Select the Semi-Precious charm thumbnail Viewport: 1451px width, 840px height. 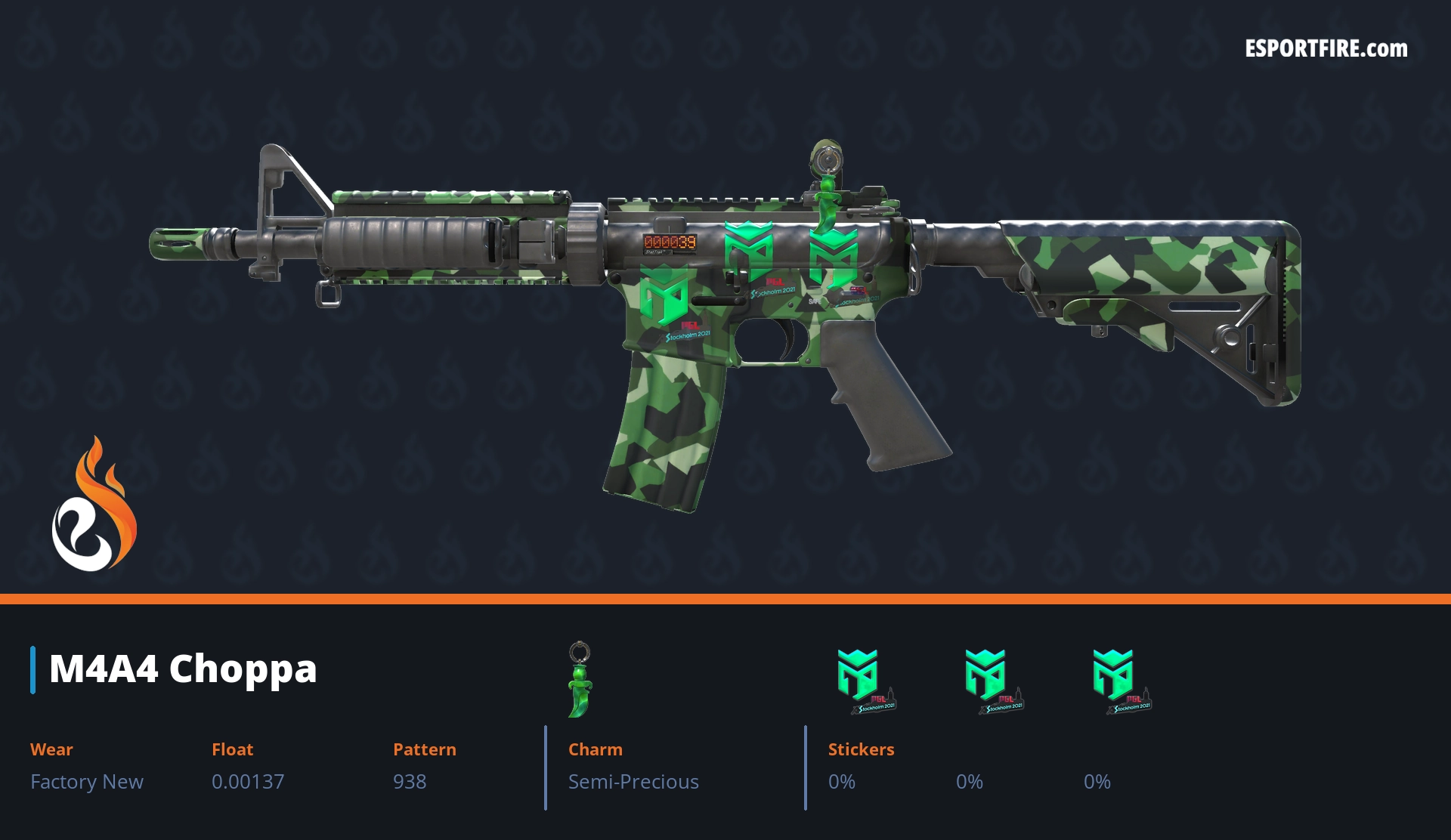tap(580, 679)
